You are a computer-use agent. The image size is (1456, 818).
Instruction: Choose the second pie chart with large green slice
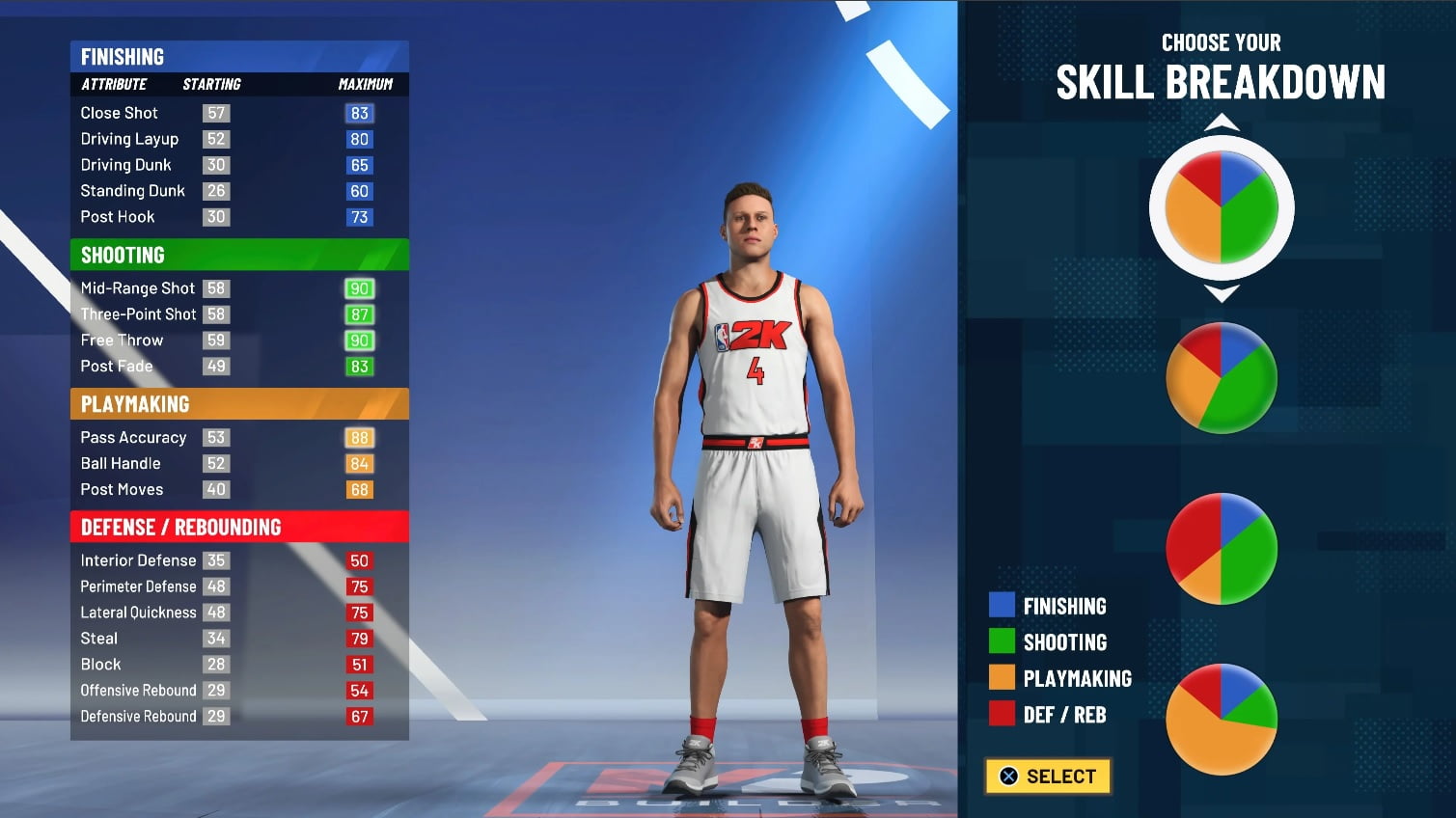(x=1221, y=376)
